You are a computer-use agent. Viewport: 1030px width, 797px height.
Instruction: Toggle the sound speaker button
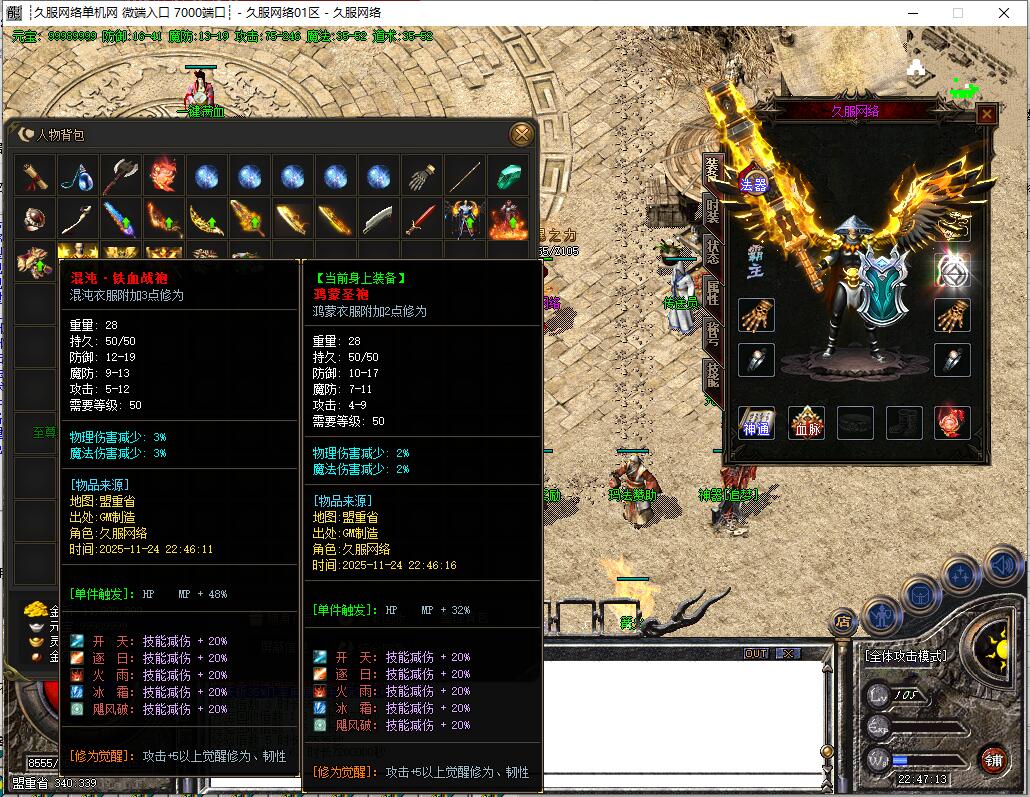[x=1003, y=567]
